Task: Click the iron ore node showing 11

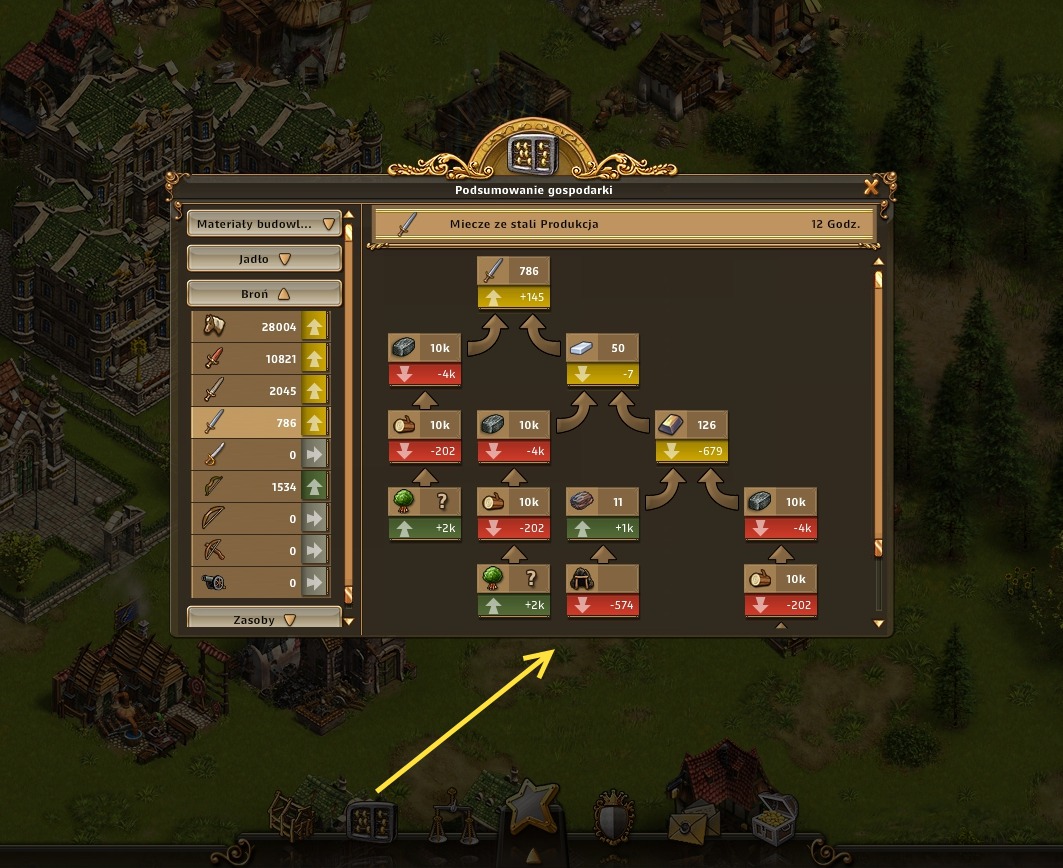Action: coord(602,502)
